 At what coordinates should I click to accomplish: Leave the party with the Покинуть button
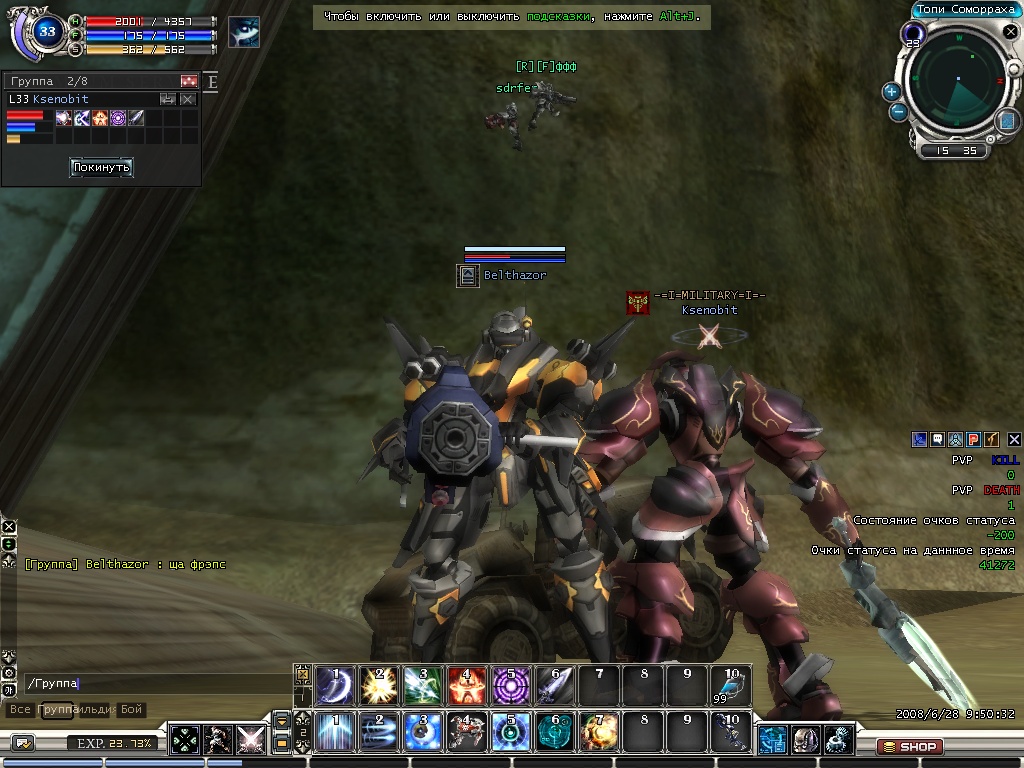click(x=101, y=168)
